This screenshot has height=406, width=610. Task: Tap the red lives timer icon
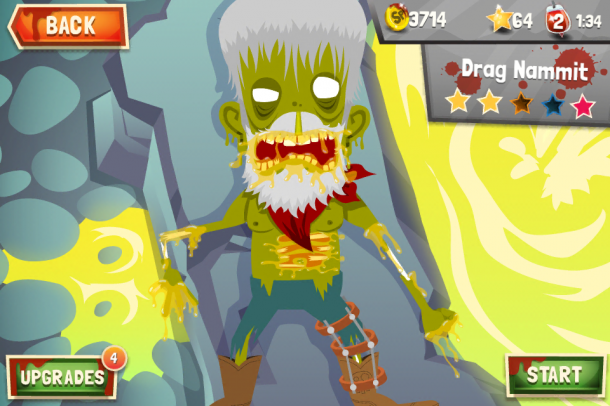pyautogui.click(x=556, y=18)
